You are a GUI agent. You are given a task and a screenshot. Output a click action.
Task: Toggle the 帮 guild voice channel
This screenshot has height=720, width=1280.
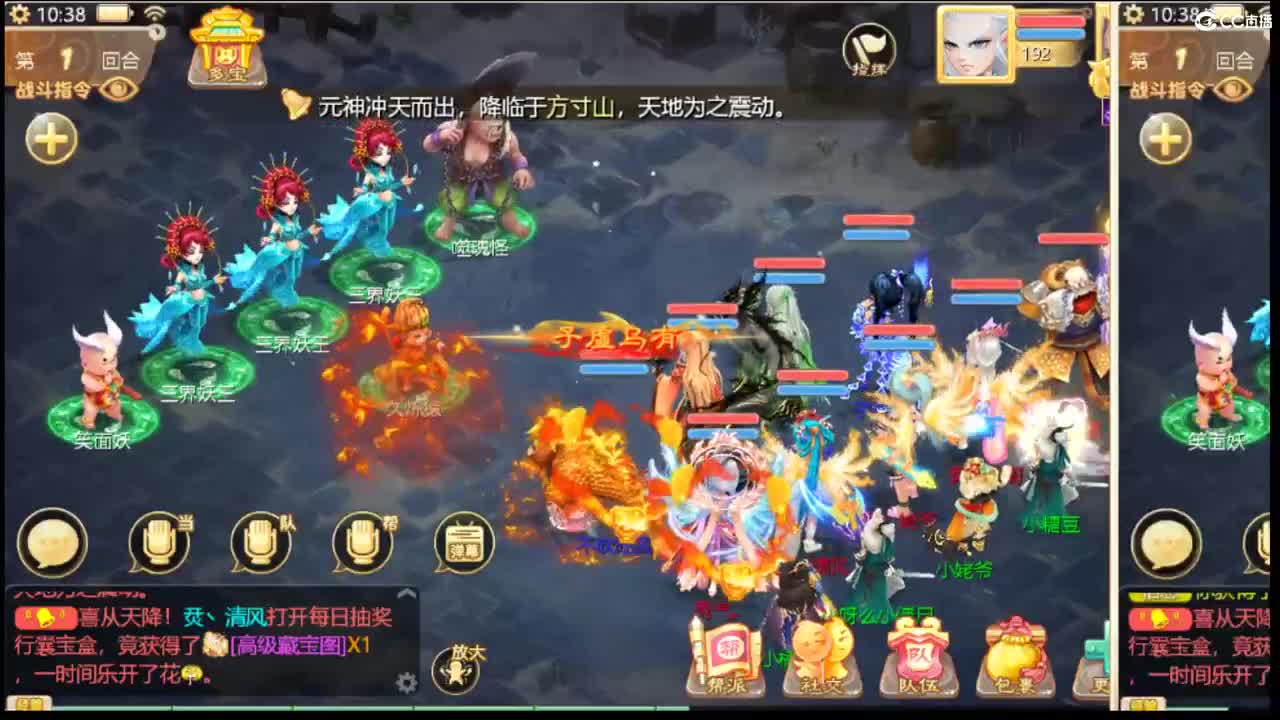(x=362, y=541)
